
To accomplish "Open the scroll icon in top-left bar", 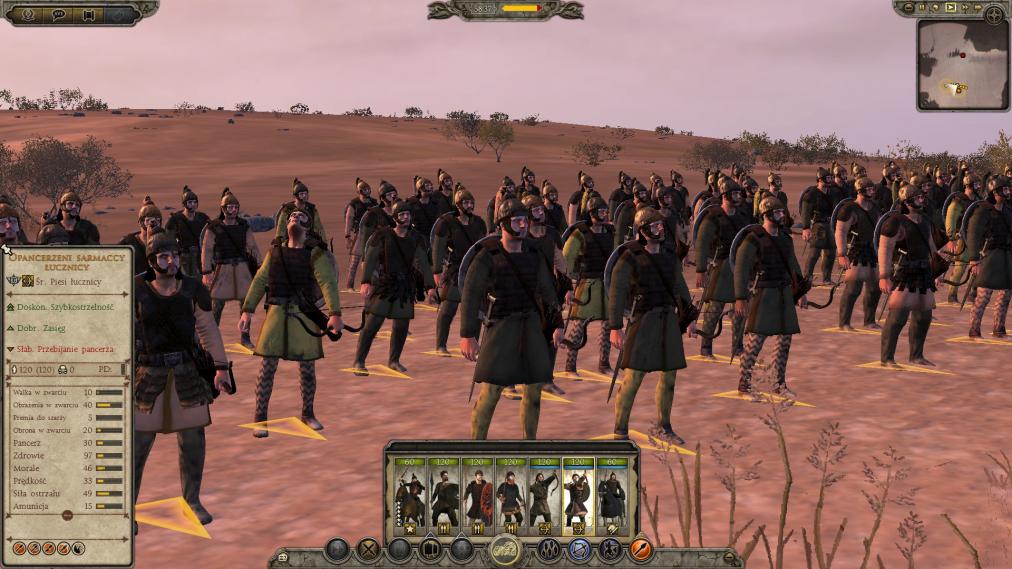I will (89, 14).
